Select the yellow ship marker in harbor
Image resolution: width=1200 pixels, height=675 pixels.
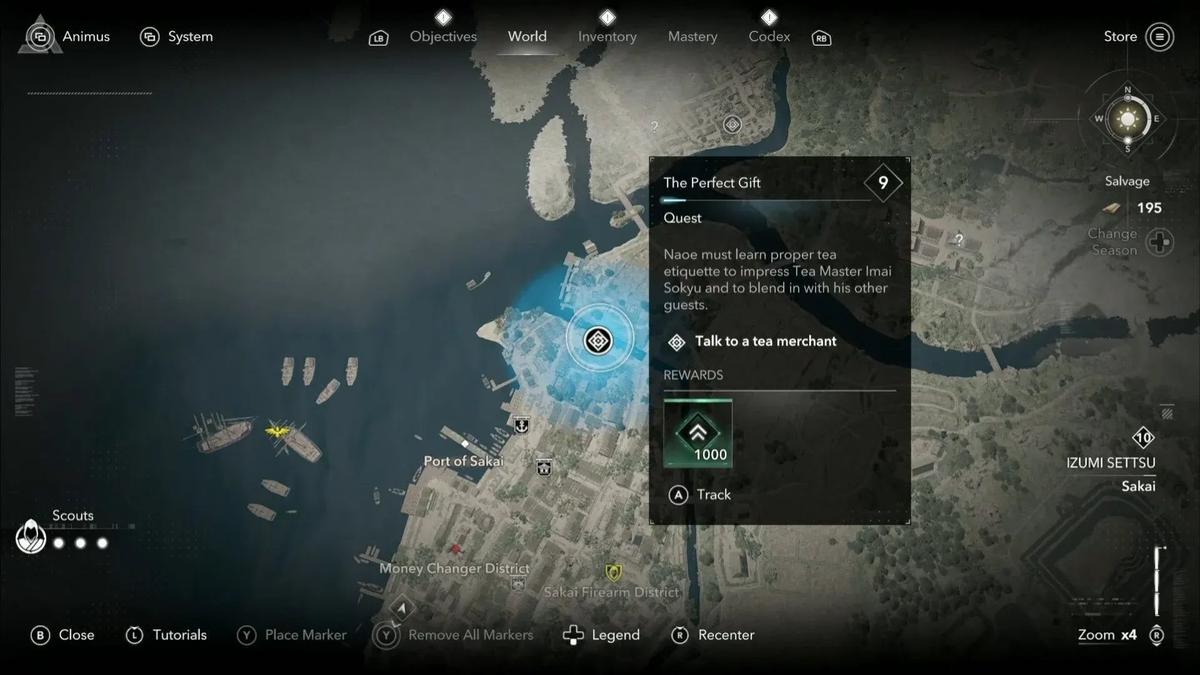[x=278, y=430]
